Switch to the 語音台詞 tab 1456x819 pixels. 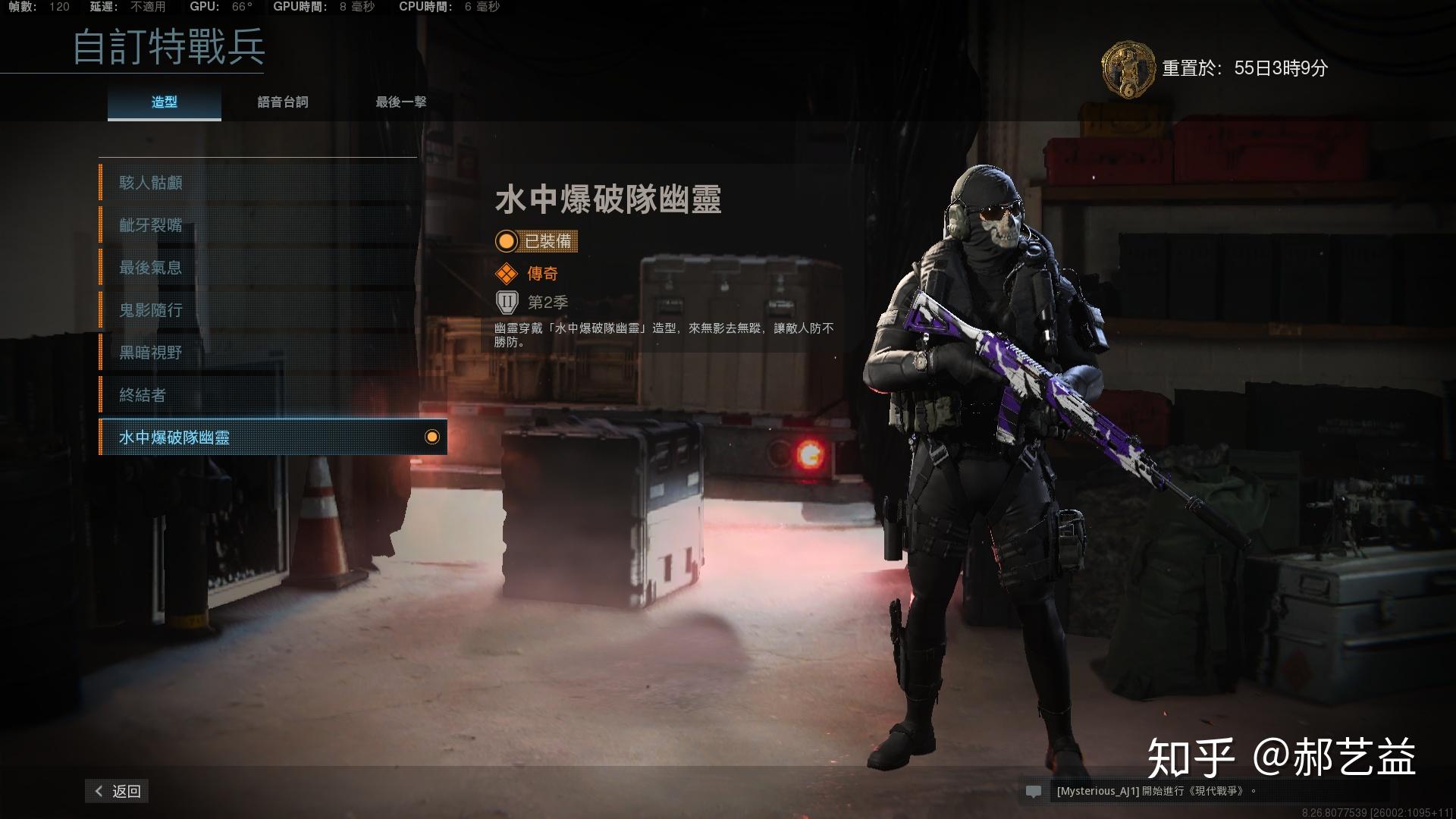pos(283,102)
